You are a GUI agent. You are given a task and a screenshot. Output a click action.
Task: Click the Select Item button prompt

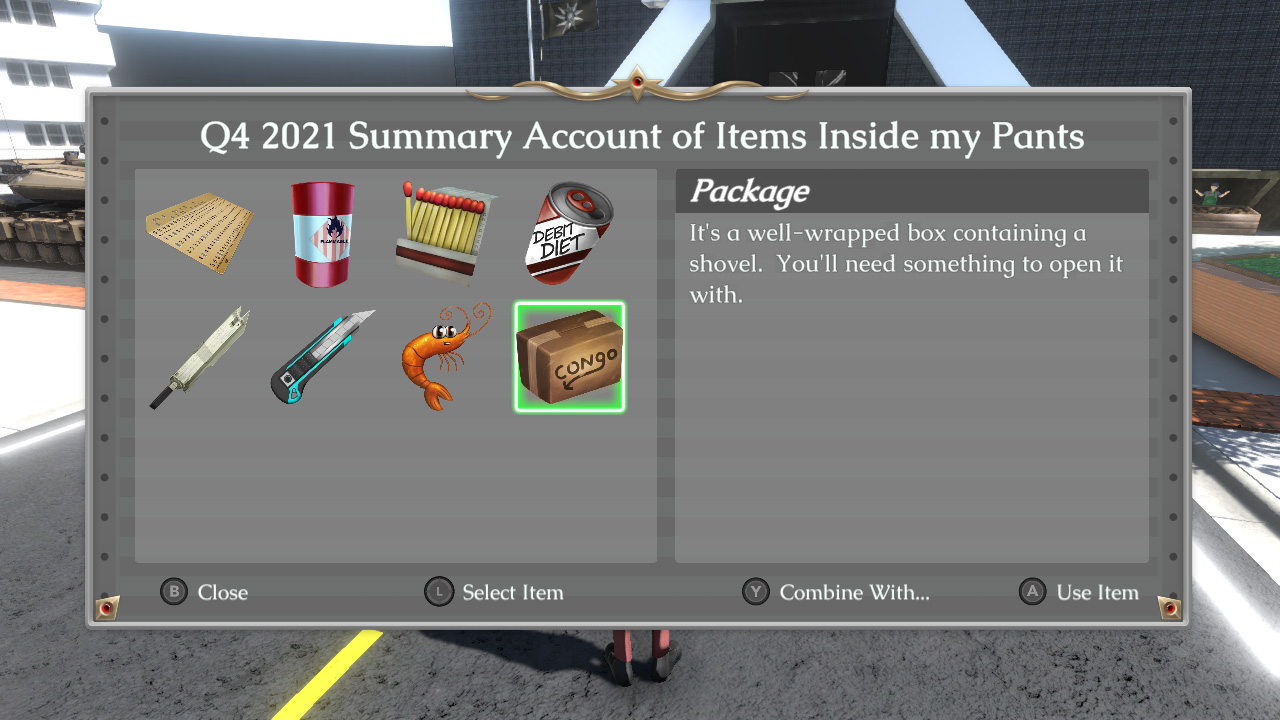tap(494, 592)
